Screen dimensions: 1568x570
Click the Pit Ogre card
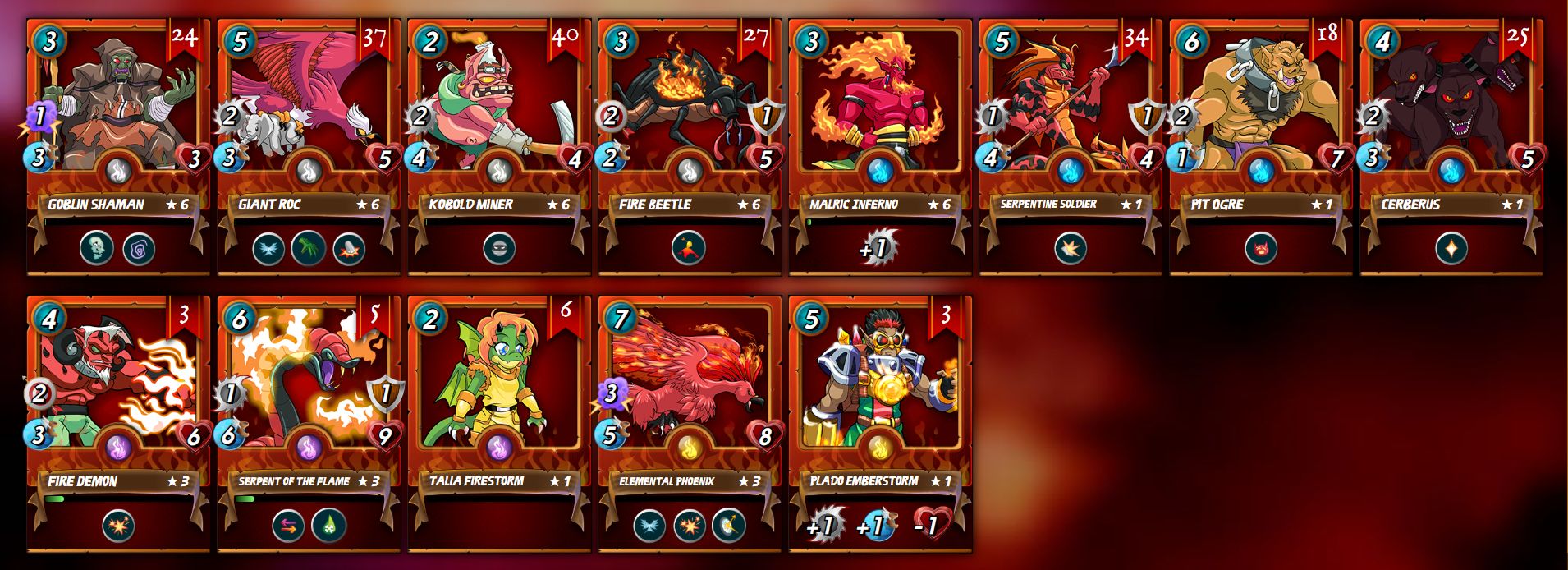[x=1260, y=123]
